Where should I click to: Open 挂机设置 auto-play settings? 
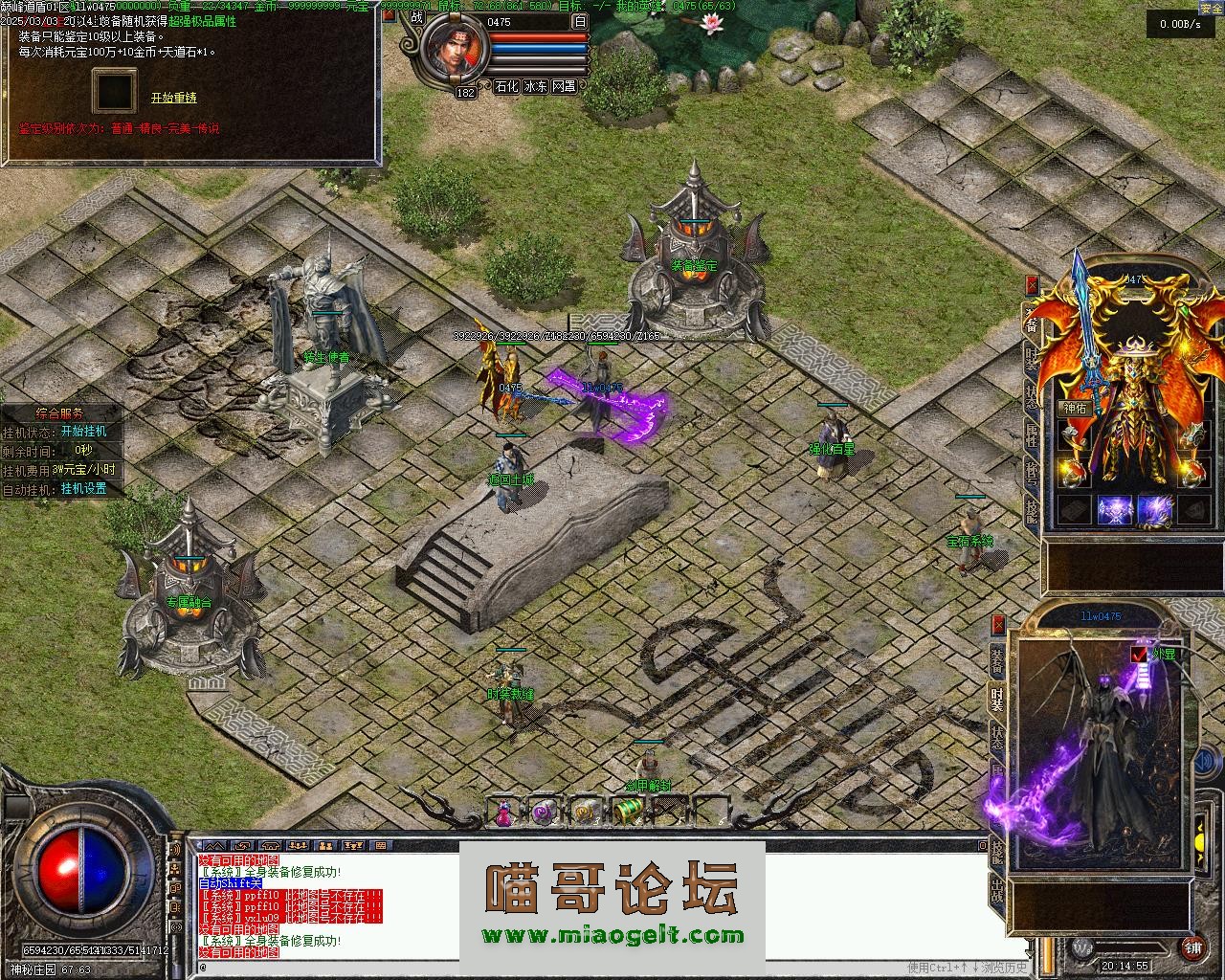pos(84,489)
